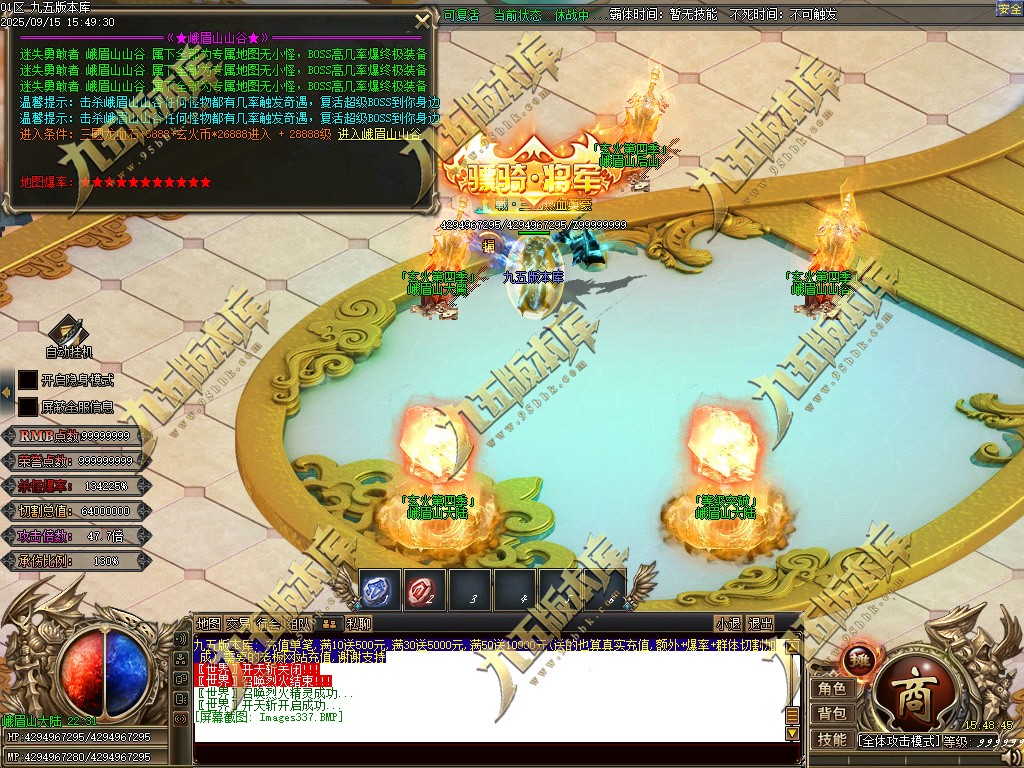The height and width of the screenshot is (768, 1024).
Task: Open the 角色 character panel
Action: coord(832,688)
